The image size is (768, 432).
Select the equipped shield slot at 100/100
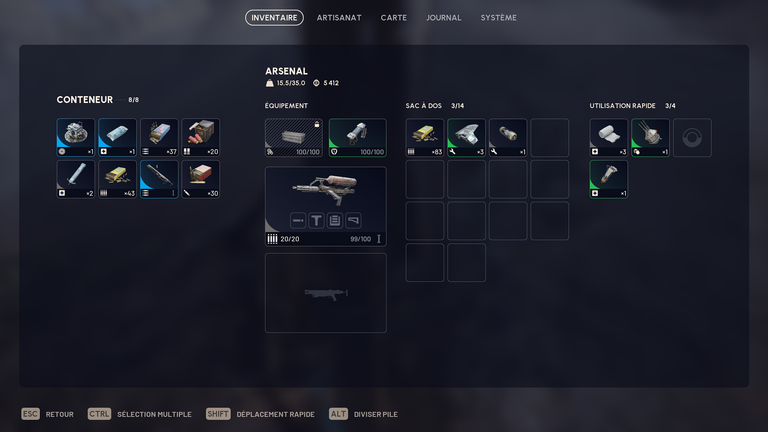(x=357, y=138)
